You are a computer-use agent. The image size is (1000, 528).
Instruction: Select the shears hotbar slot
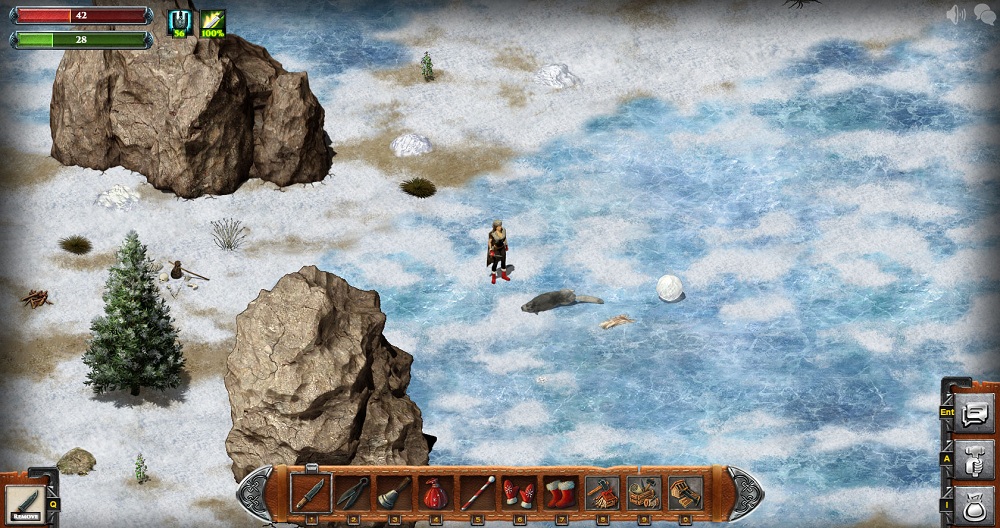tap(351, 492)
